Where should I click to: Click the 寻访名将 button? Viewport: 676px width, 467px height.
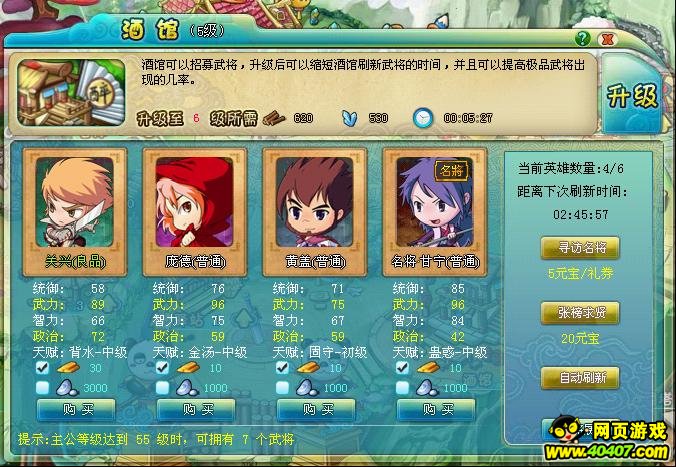pos(579,247)
